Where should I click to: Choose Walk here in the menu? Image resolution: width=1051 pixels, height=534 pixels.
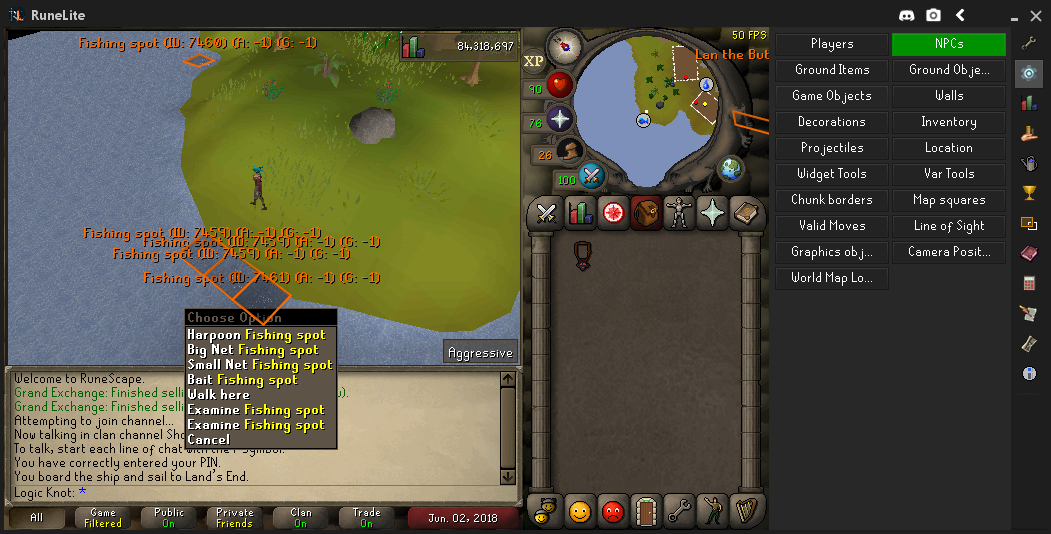218,395
